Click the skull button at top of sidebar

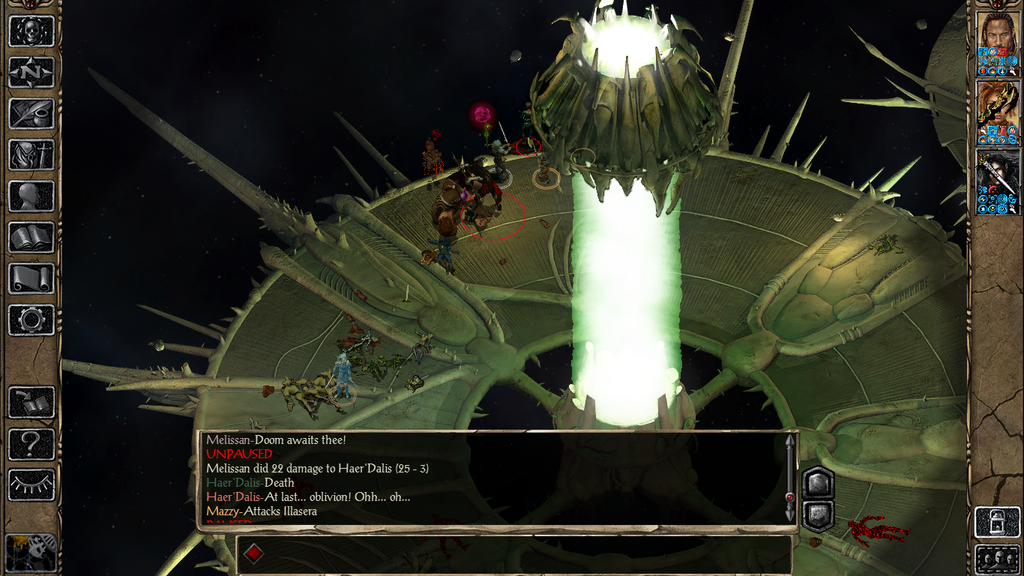(x=31, y=30)
